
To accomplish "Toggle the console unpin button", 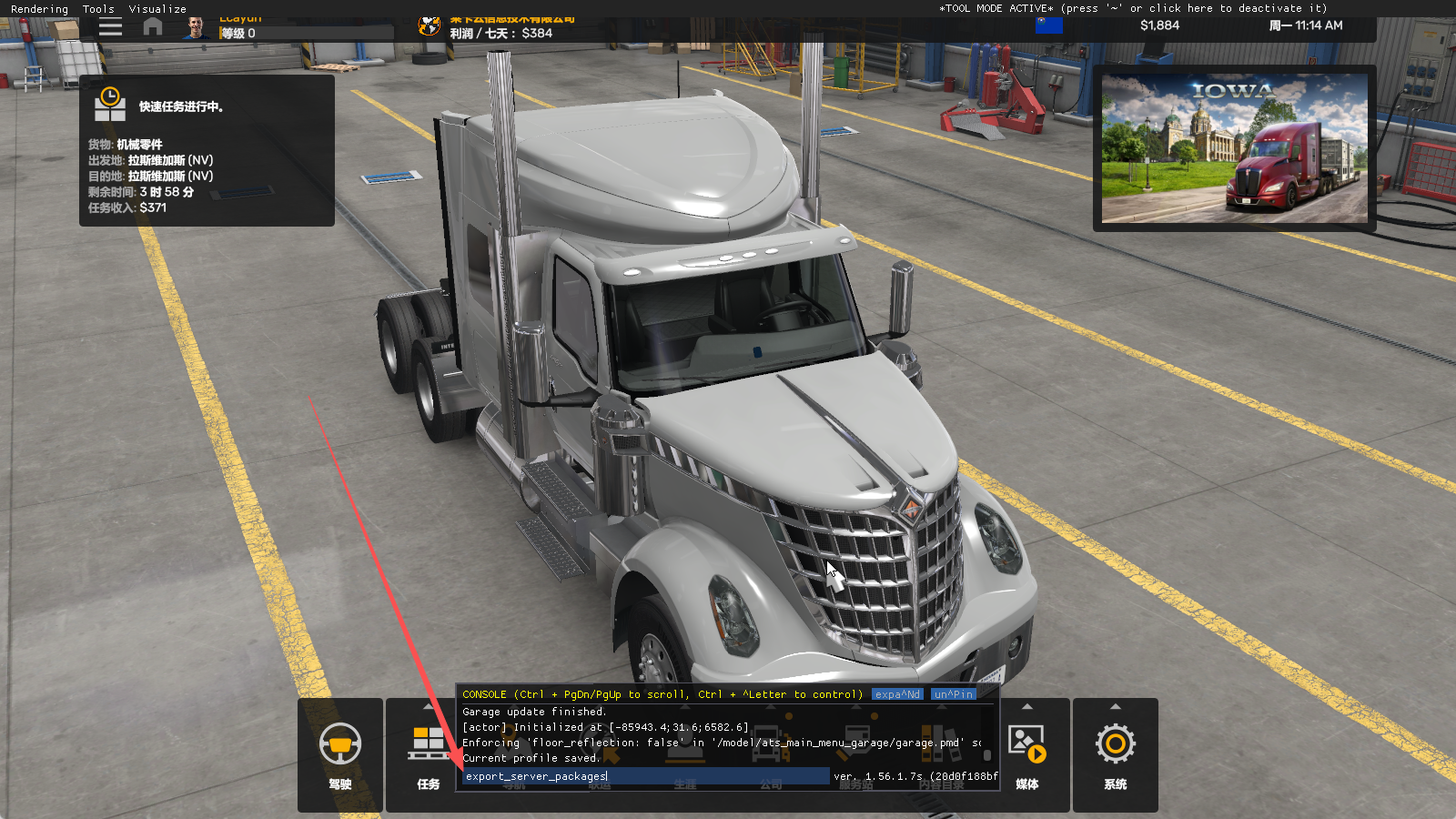I will click(x=953, y=694).
